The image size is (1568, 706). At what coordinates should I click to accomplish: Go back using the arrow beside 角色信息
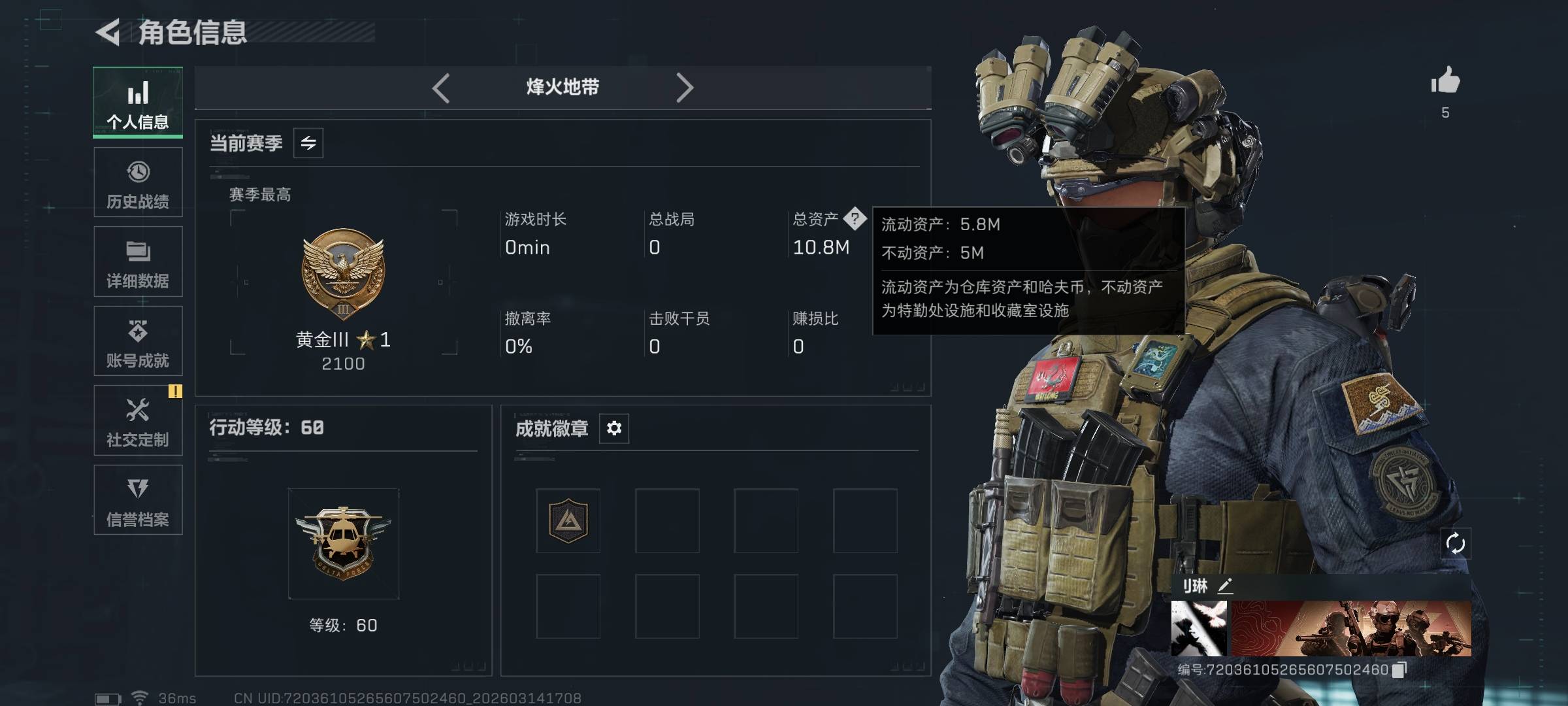tap(108, 32)
